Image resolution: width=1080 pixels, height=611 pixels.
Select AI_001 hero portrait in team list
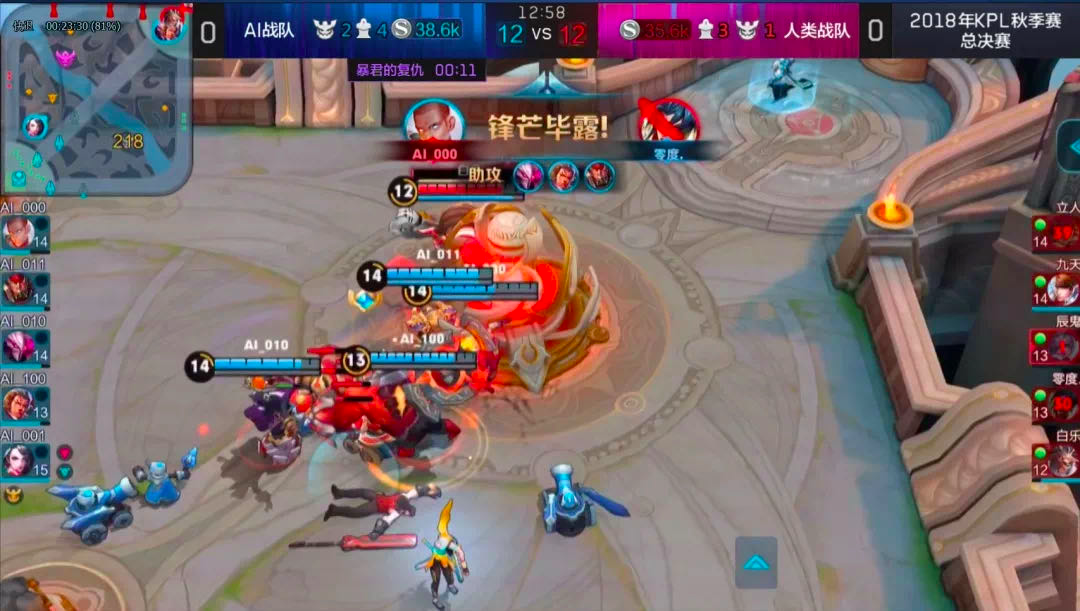[x=18, y=460]
